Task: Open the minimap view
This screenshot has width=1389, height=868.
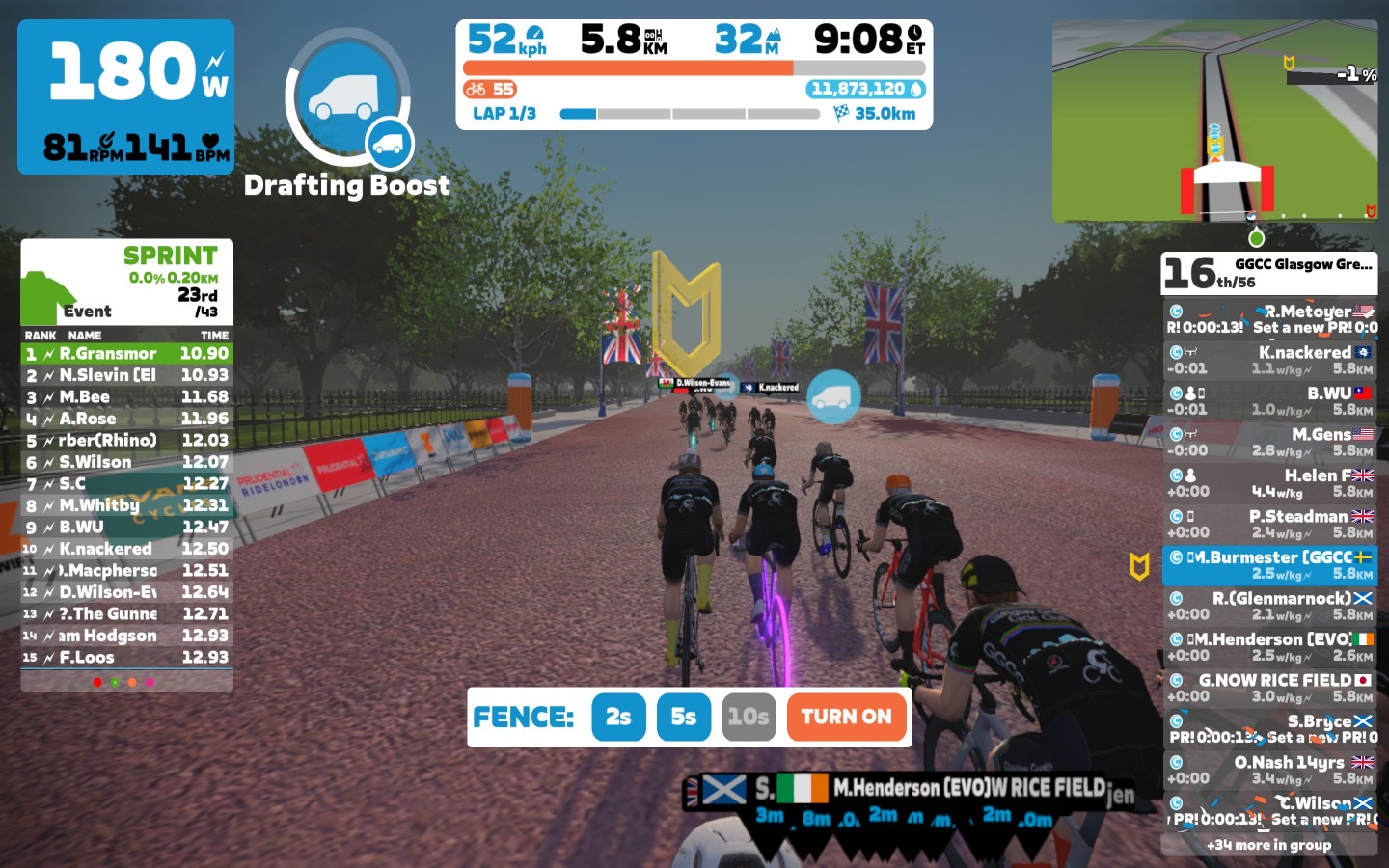Action: pyautogui.click(x=1214, y=121)
